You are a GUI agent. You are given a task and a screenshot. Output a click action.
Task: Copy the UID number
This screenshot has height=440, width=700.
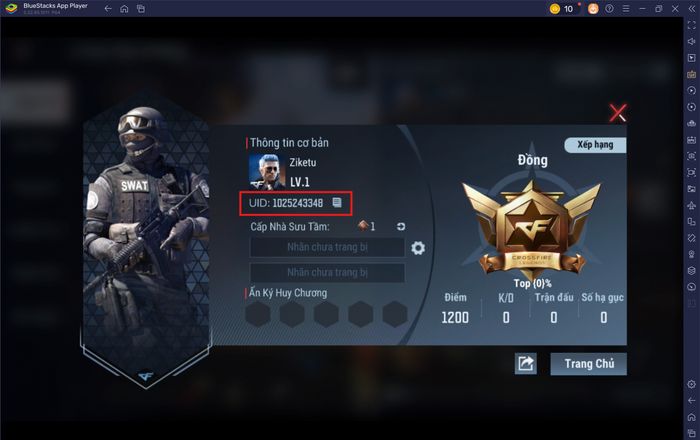point(338,203)
